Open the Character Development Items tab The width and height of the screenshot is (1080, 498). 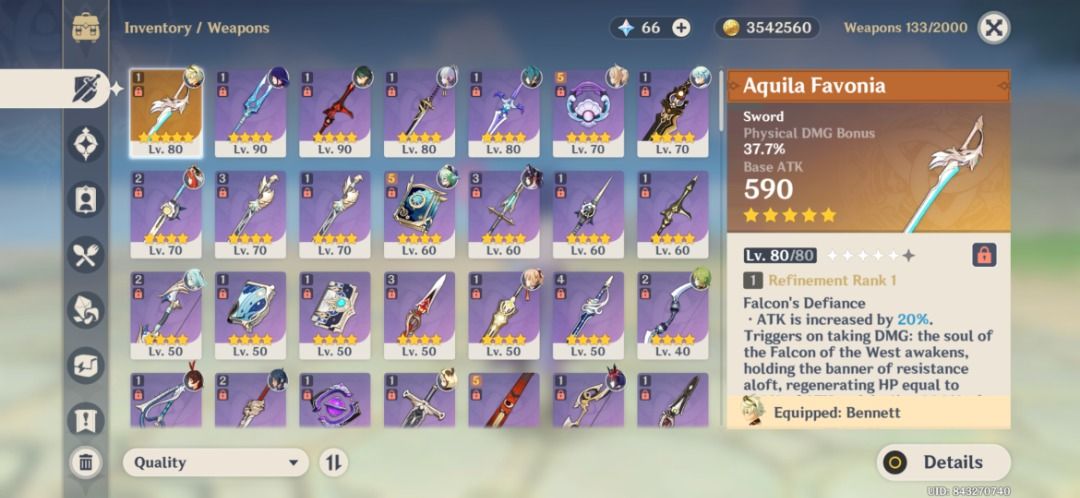click(86, 199)
